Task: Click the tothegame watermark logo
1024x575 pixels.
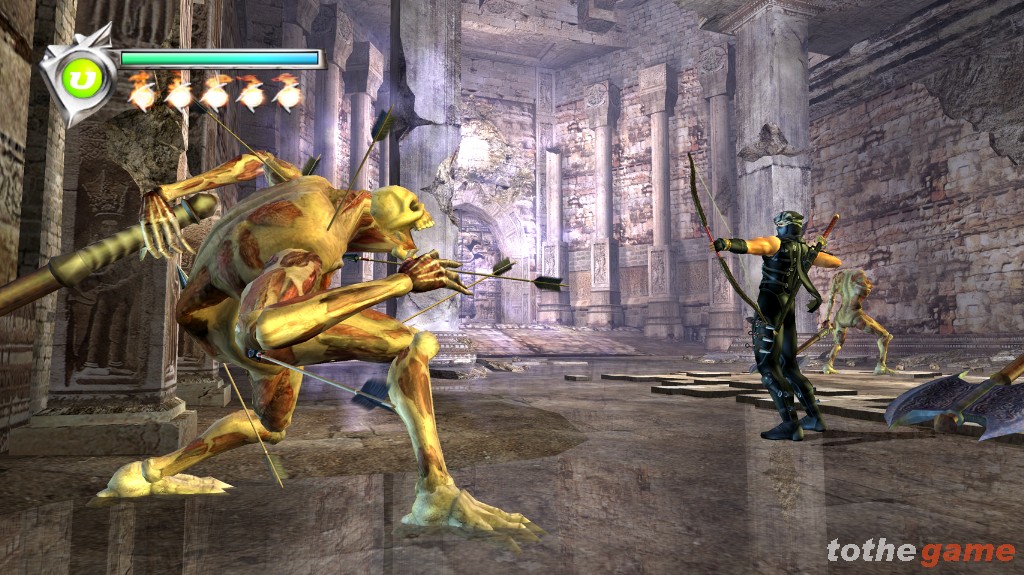Action: (x=920, y=551)
